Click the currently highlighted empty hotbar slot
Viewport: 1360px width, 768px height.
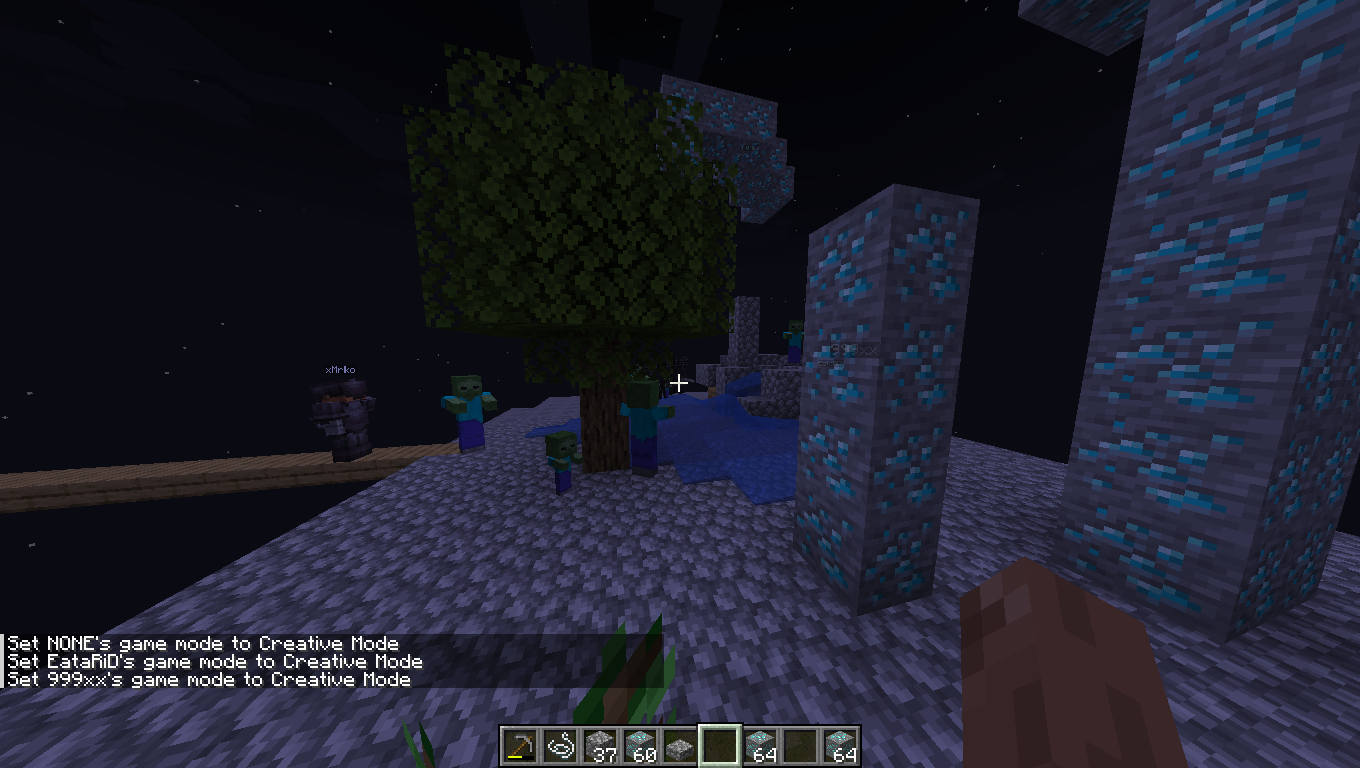pos(721,747)
